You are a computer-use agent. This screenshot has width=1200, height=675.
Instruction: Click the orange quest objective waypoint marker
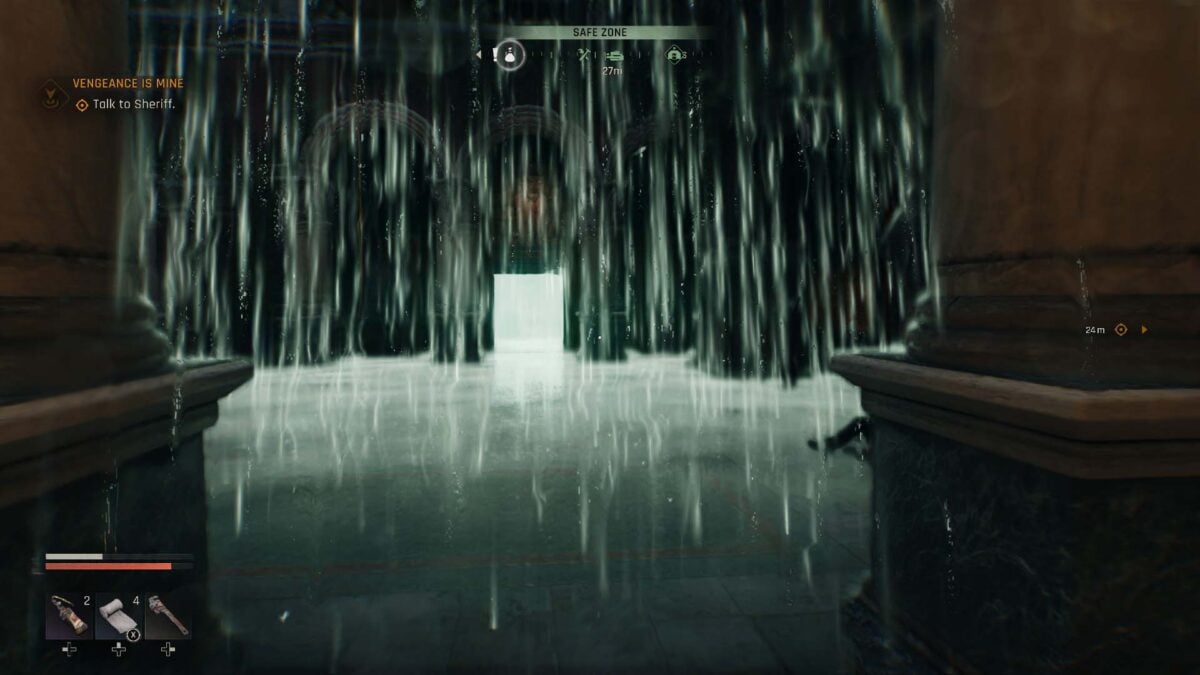tap(1121, 329)
